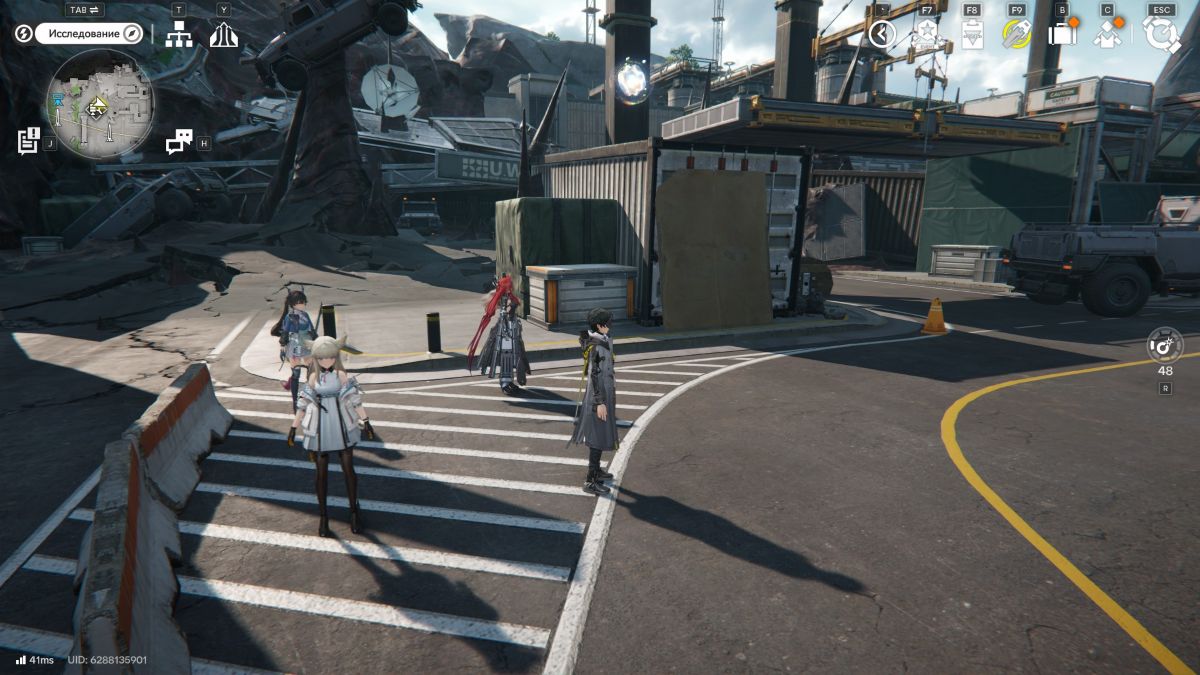The height and width of the screenshot is (675, 1200).
Task: Open the star event badge icon
Action: [926, 35]
